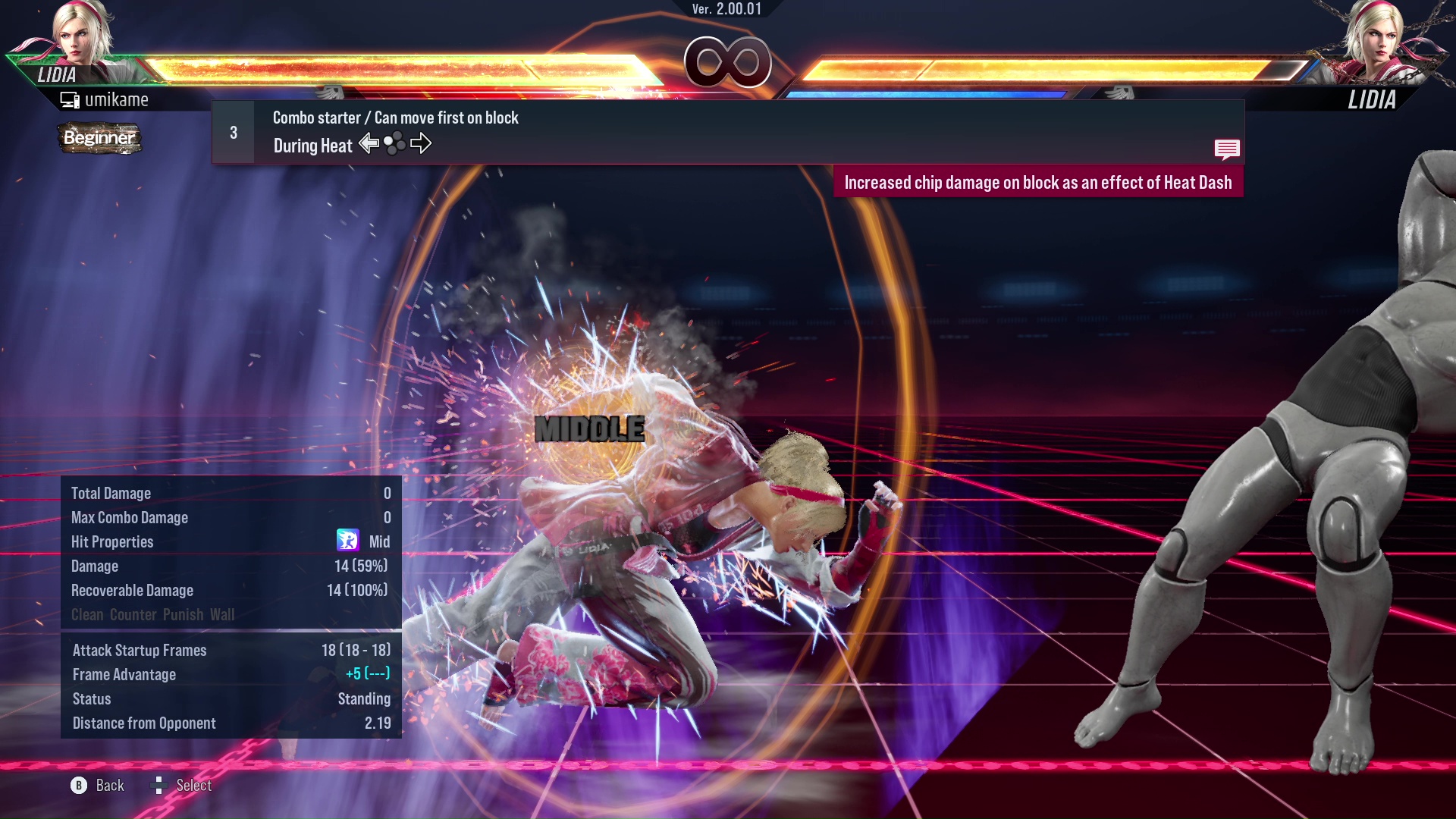Click the PC platform icon beside umikame
This screenshot has width=1456, height=819.
(71, 99)
